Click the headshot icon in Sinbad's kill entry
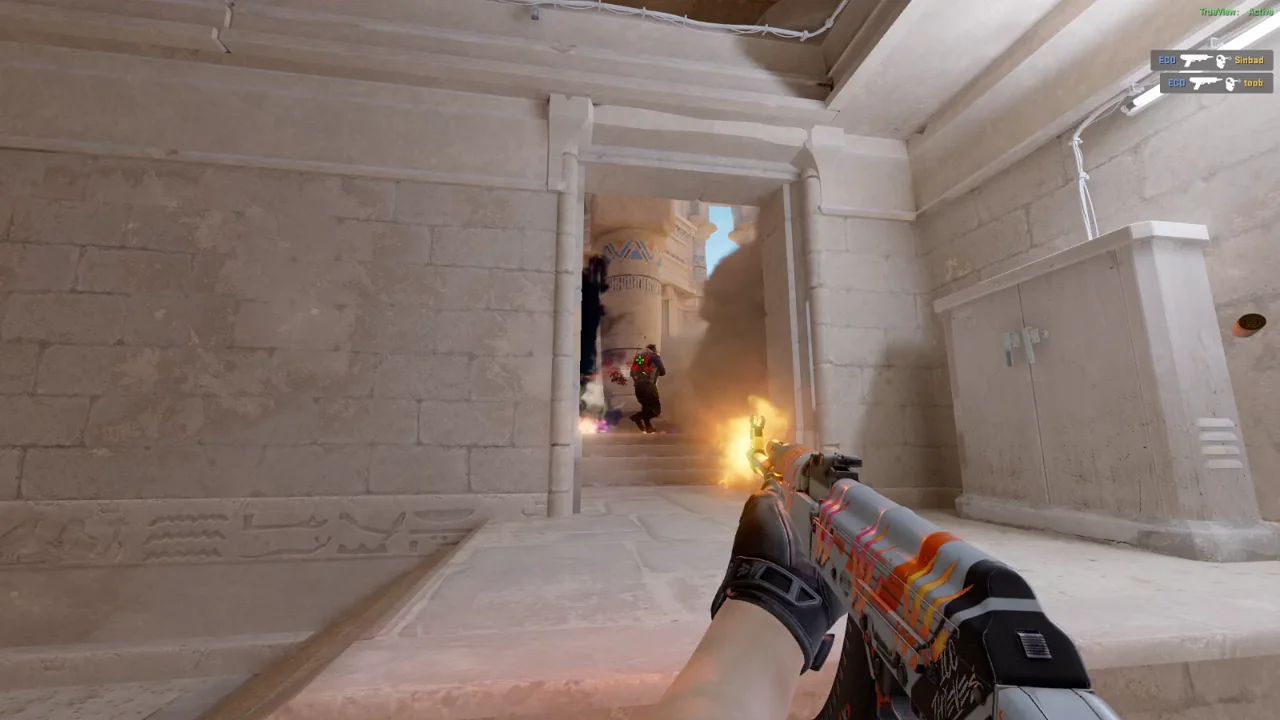Screen dimensions: 1280x720 click(x=1223, y=60)
